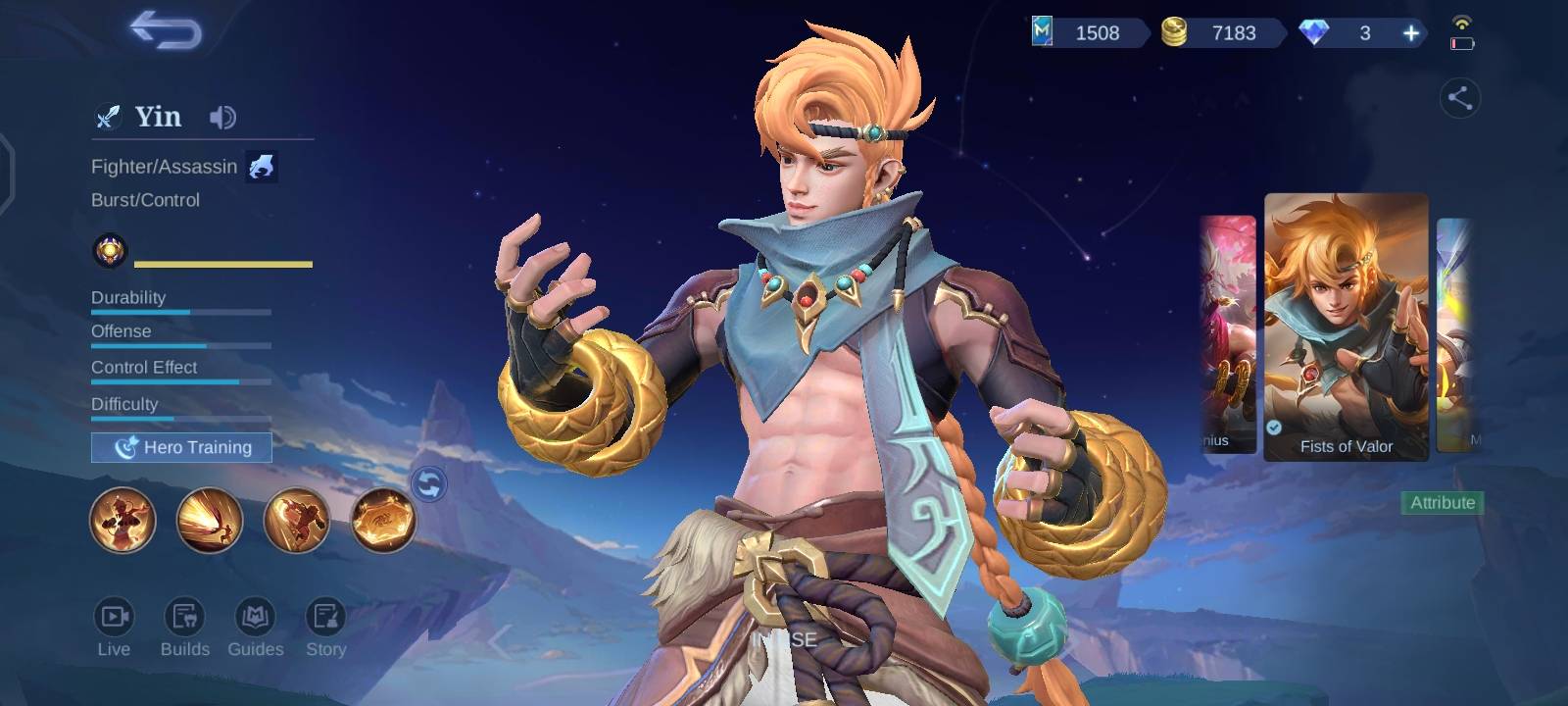
Task: Tap the plus button to add diamonds
Action: pos(1411,33)
